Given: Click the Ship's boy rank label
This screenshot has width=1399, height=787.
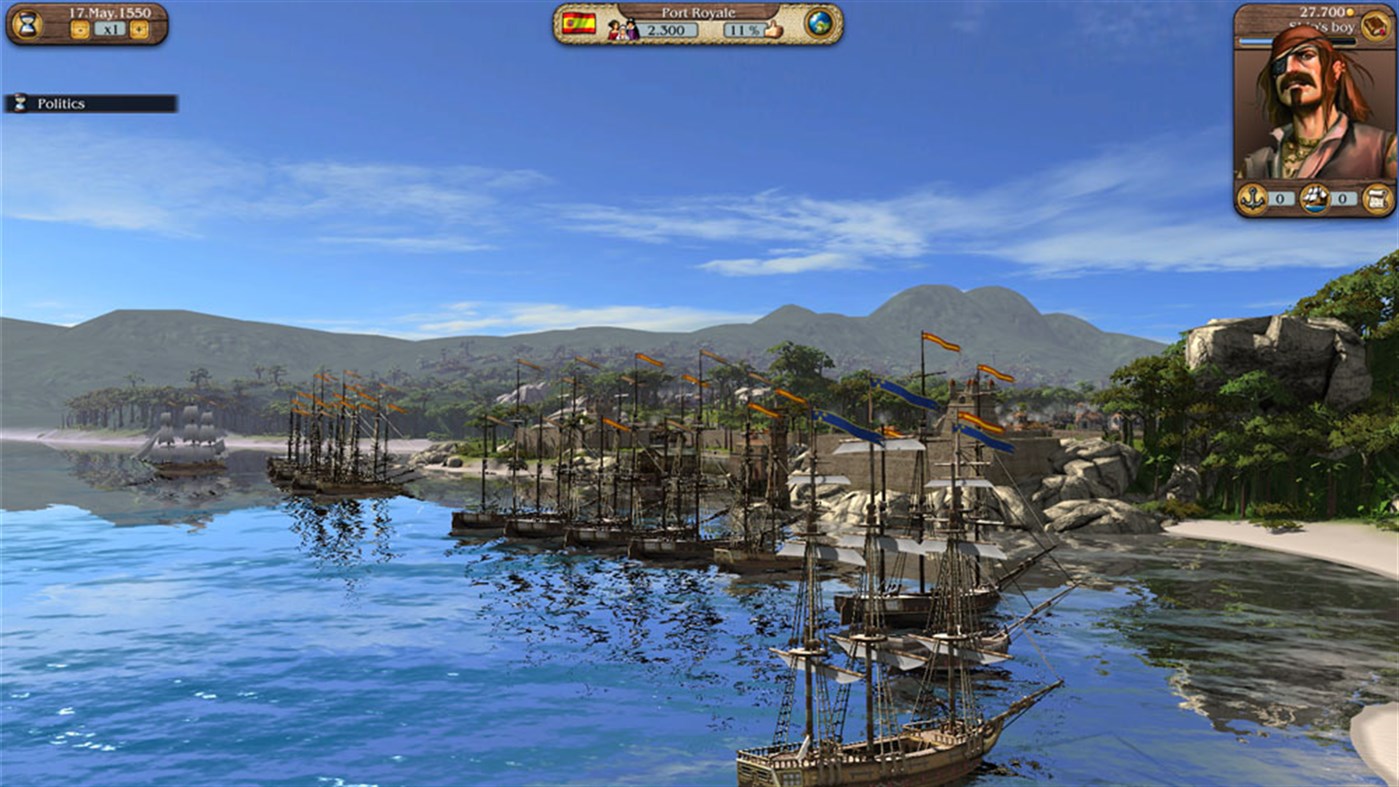Looking at the screenshot, I should pyautogui.click(x=1322, y=27).
